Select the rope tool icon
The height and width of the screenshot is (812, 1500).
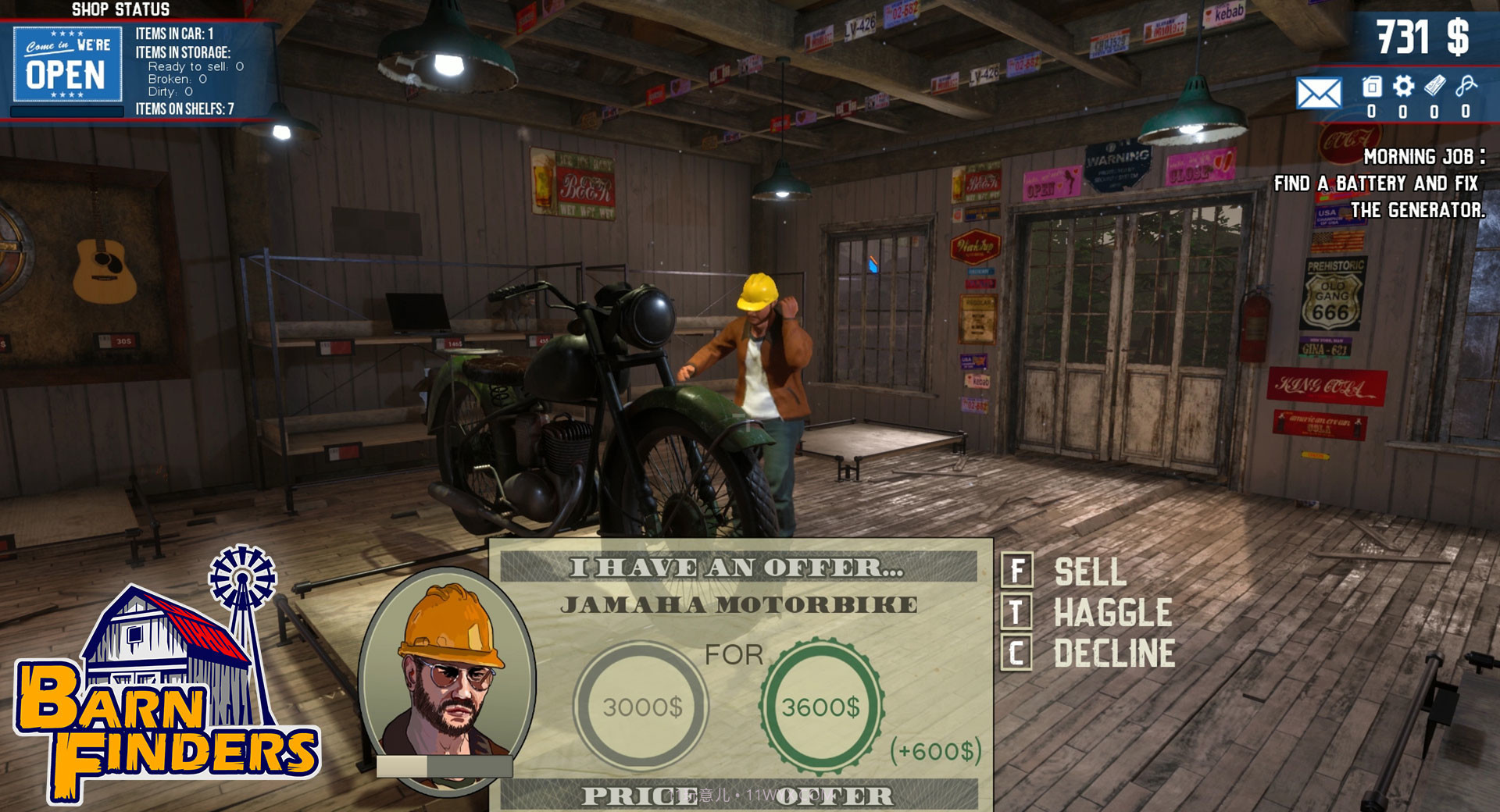[1466, 86]
